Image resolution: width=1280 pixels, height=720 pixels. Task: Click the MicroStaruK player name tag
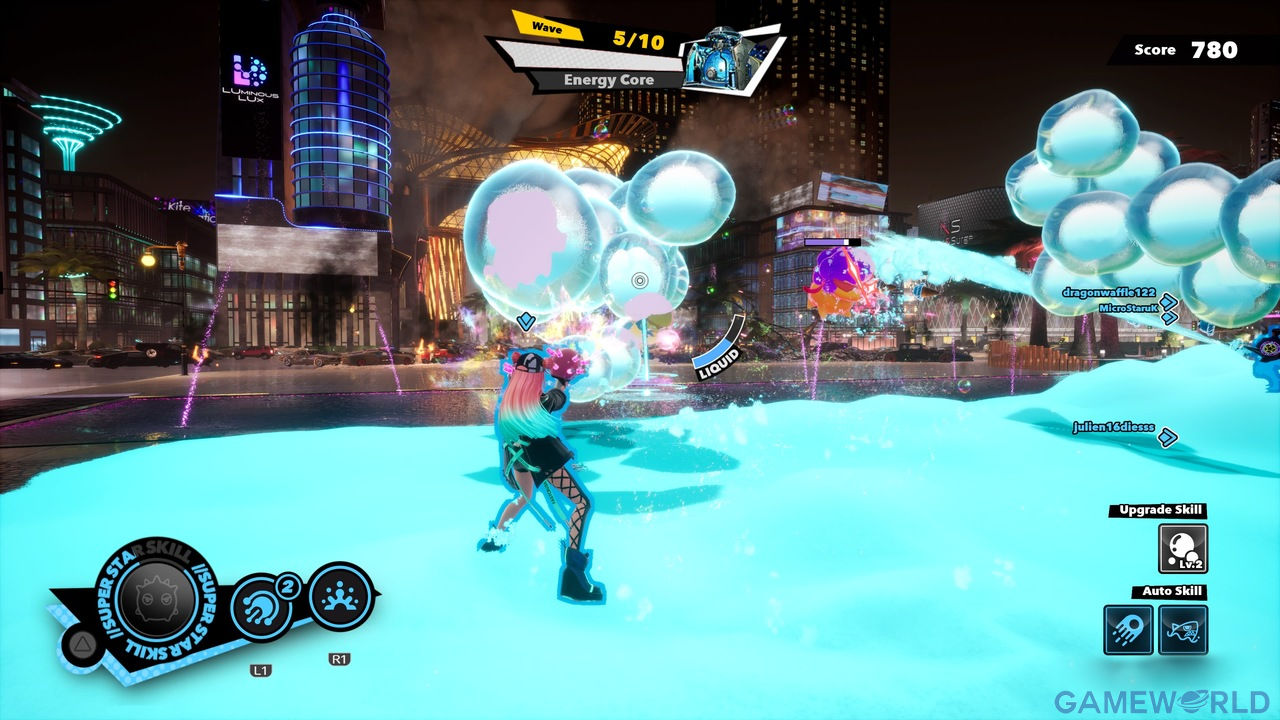point(1126,308)
